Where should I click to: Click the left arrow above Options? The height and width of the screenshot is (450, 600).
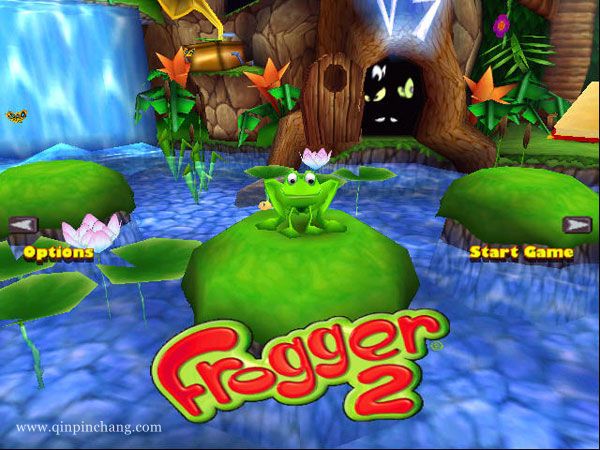(x=23, y=225)
